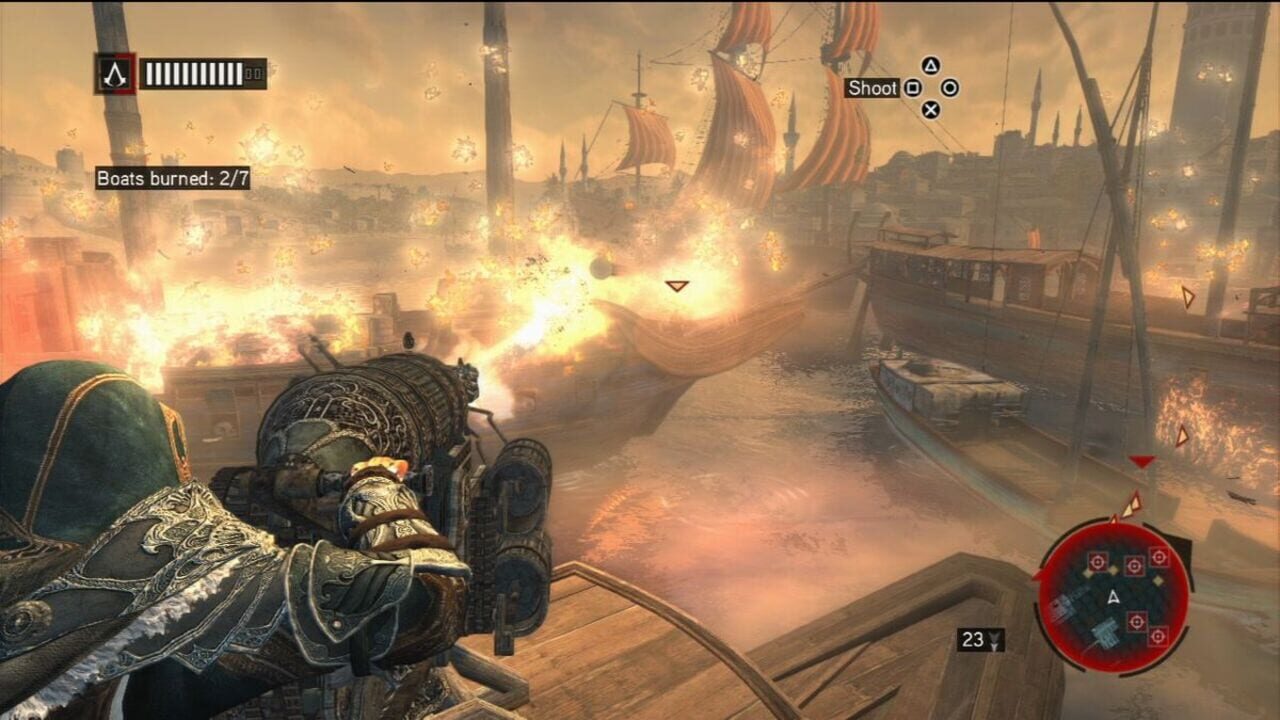Click the red enemy direction triangle above the minimap
This screenshot has width=1280, height=720.
1140,462
